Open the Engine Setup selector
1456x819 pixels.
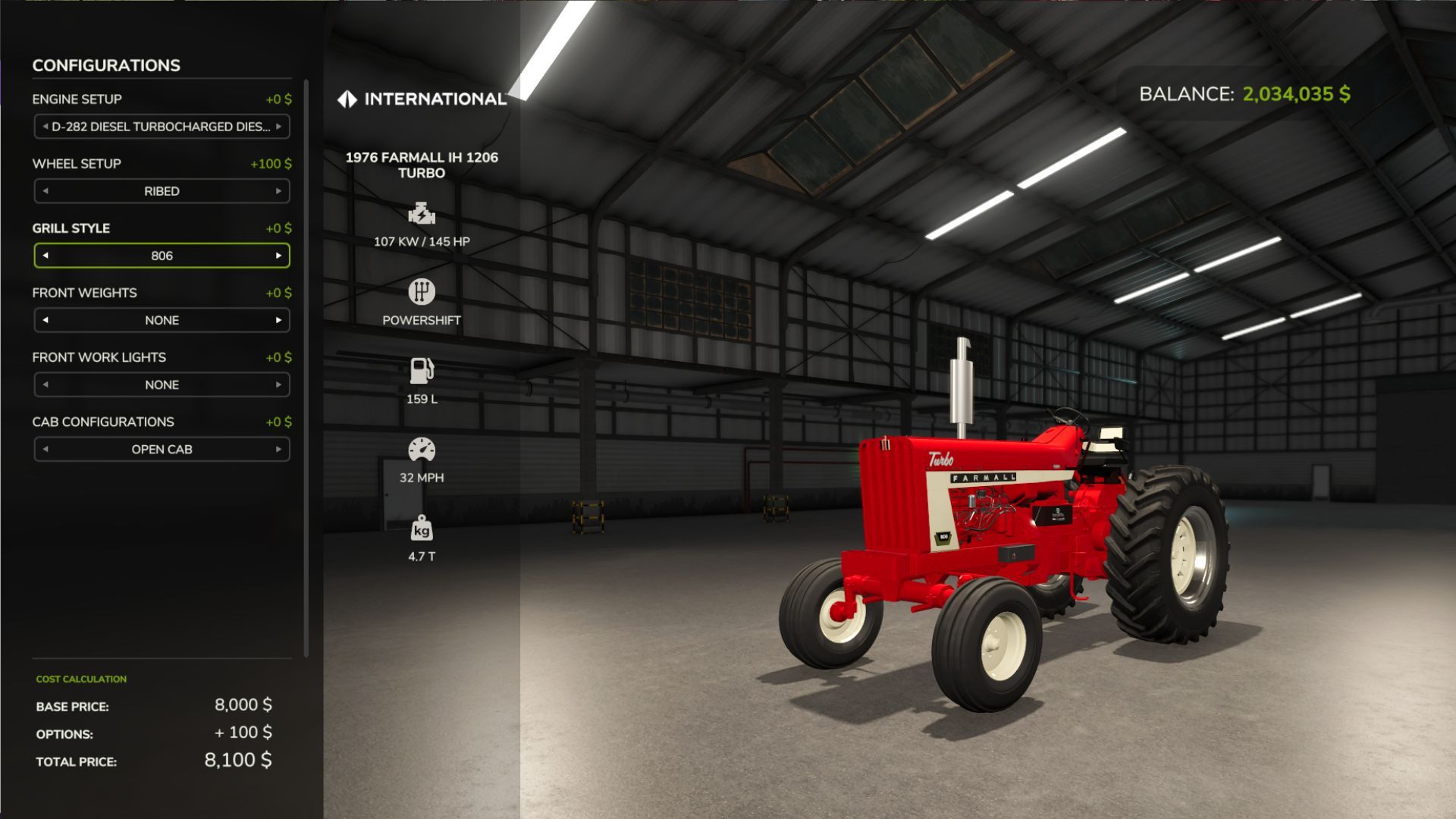[161, 126]
